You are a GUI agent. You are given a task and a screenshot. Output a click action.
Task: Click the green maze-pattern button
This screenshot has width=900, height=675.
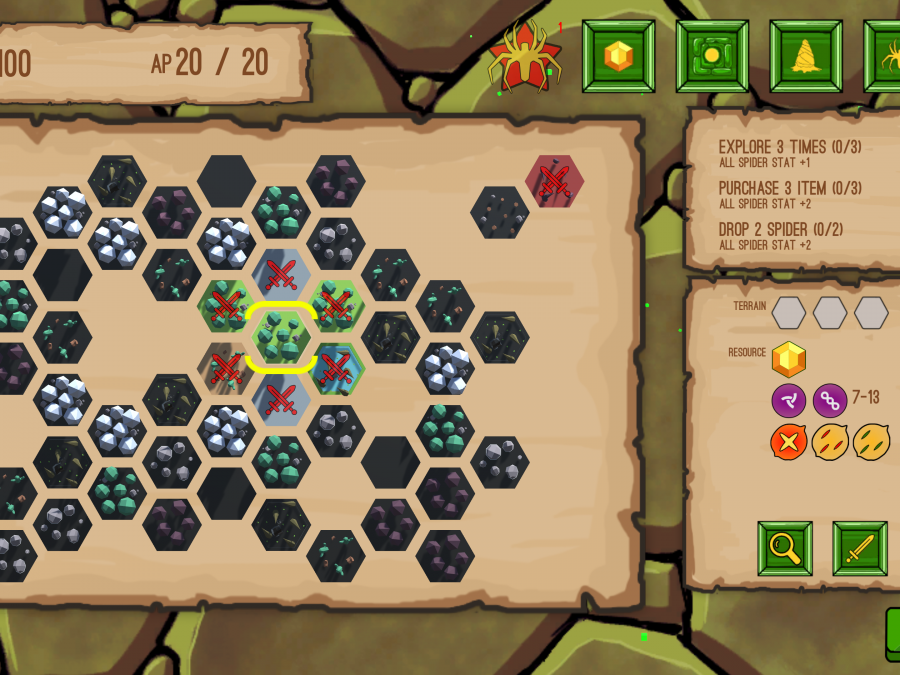712,56
